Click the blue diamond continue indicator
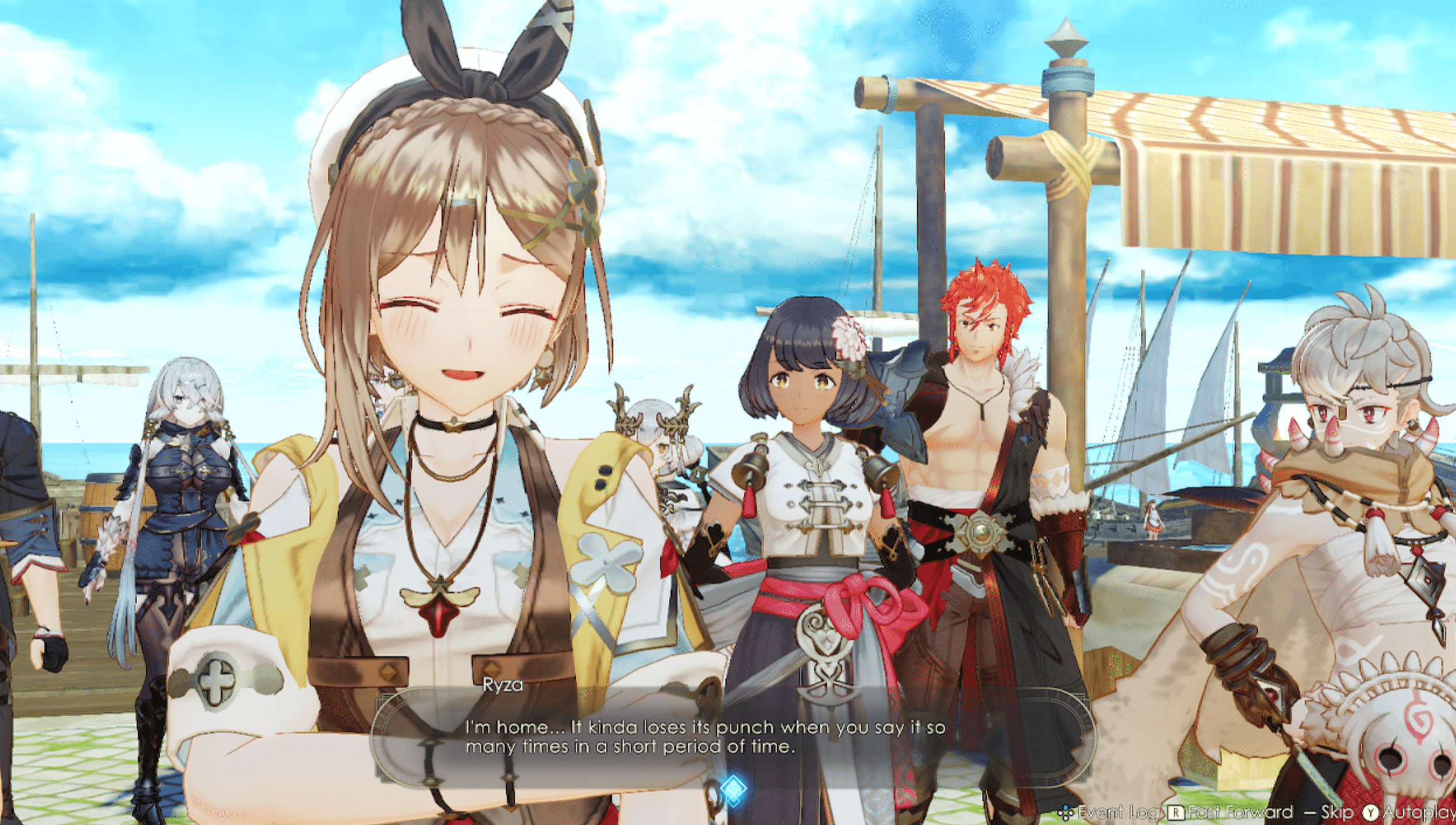This screenshot has height=825, width=1456. pos(733,789)
